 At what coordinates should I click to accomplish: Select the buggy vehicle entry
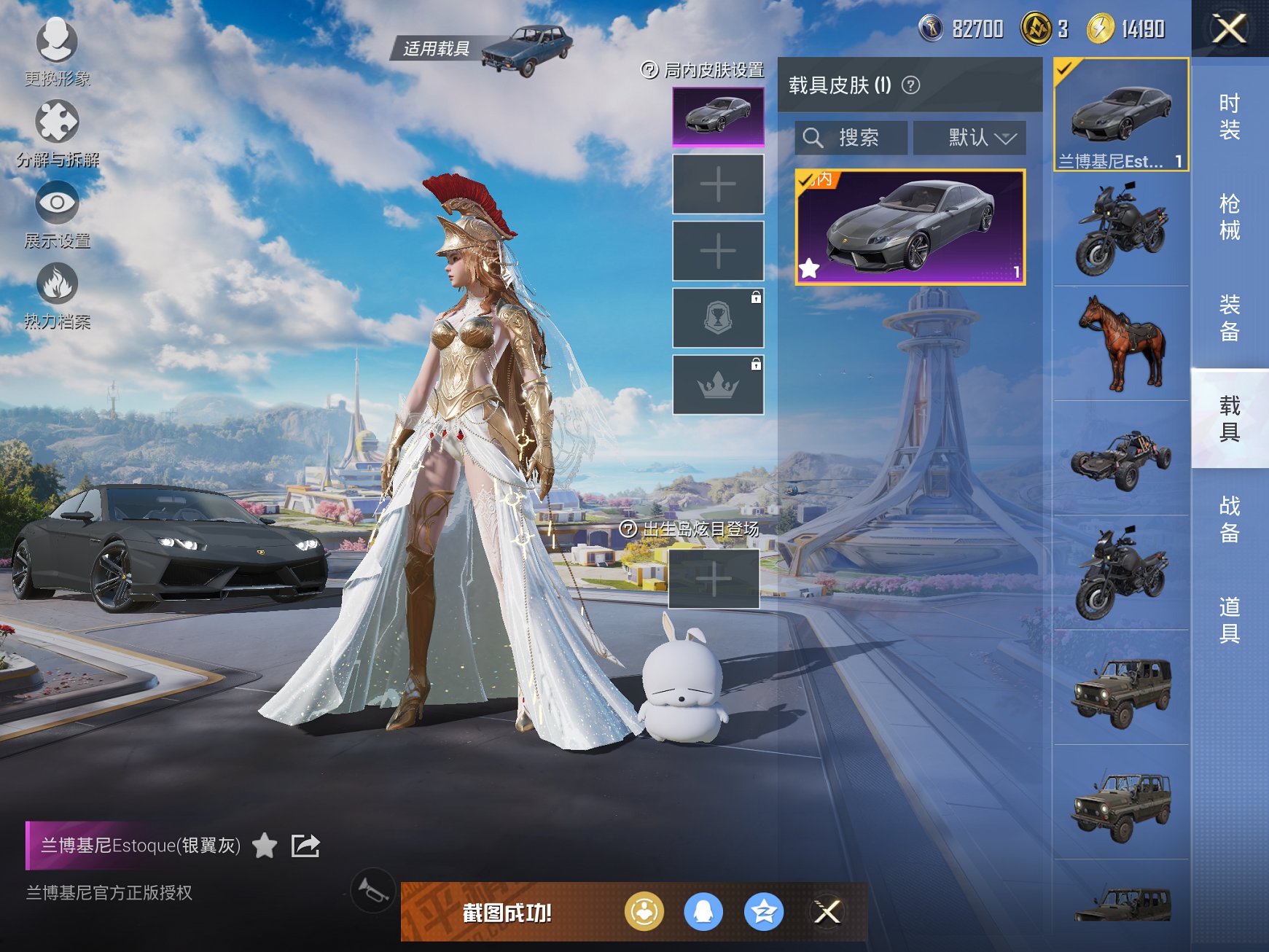(x=1121, y=458)
